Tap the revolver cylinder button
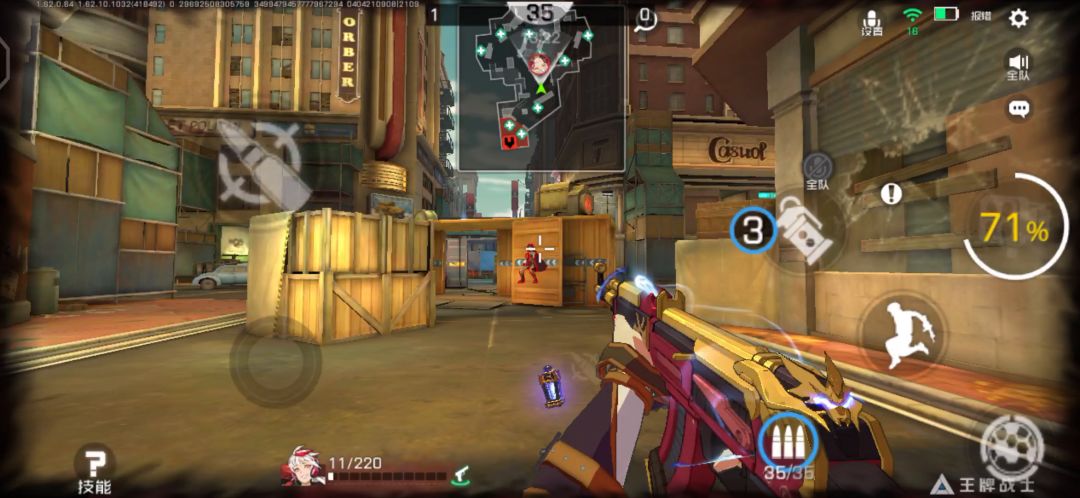This screenshot has width=1080, height=498. point(1012,446)
